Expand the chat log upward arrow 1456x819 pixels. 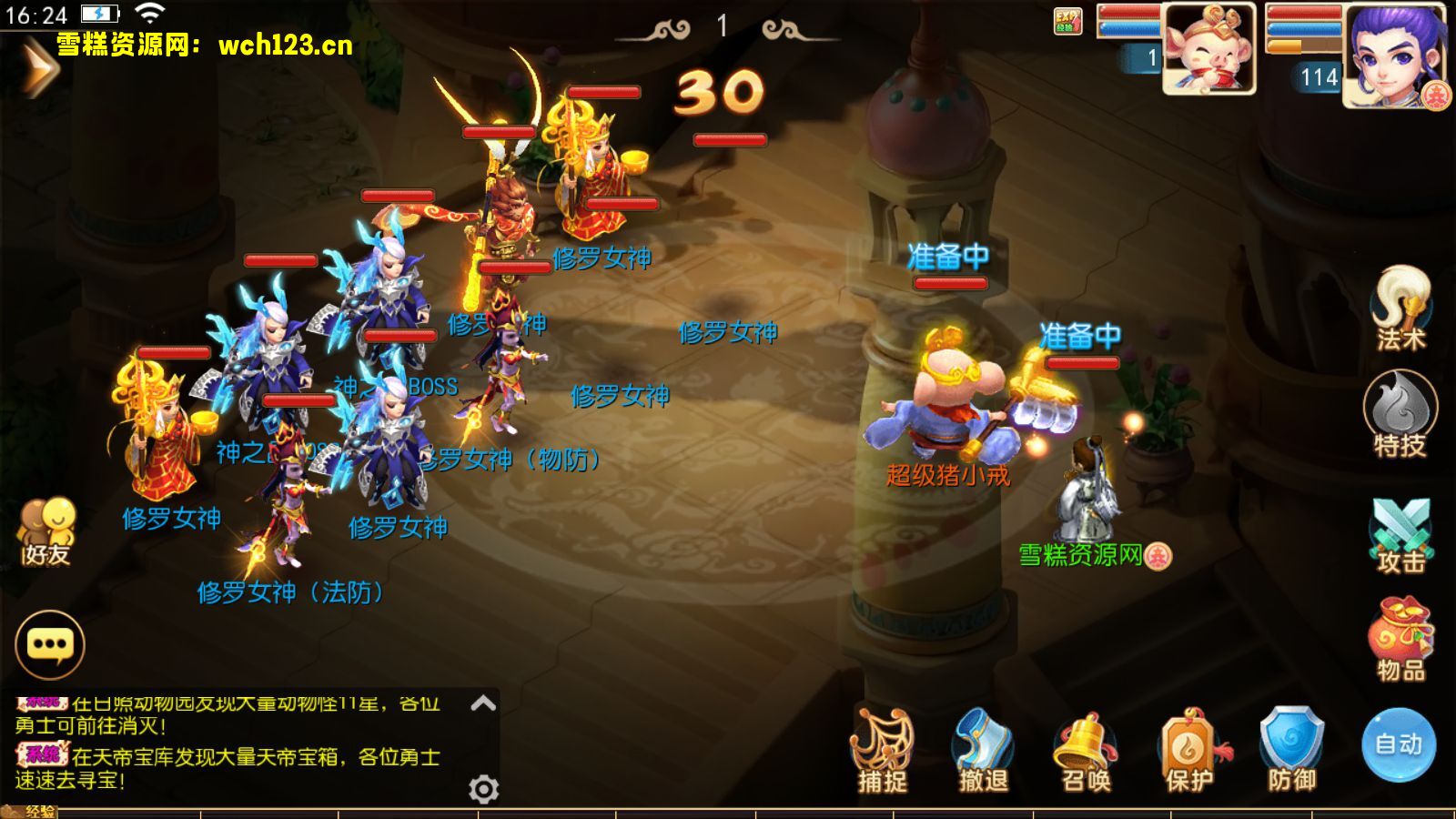[483, 703]
